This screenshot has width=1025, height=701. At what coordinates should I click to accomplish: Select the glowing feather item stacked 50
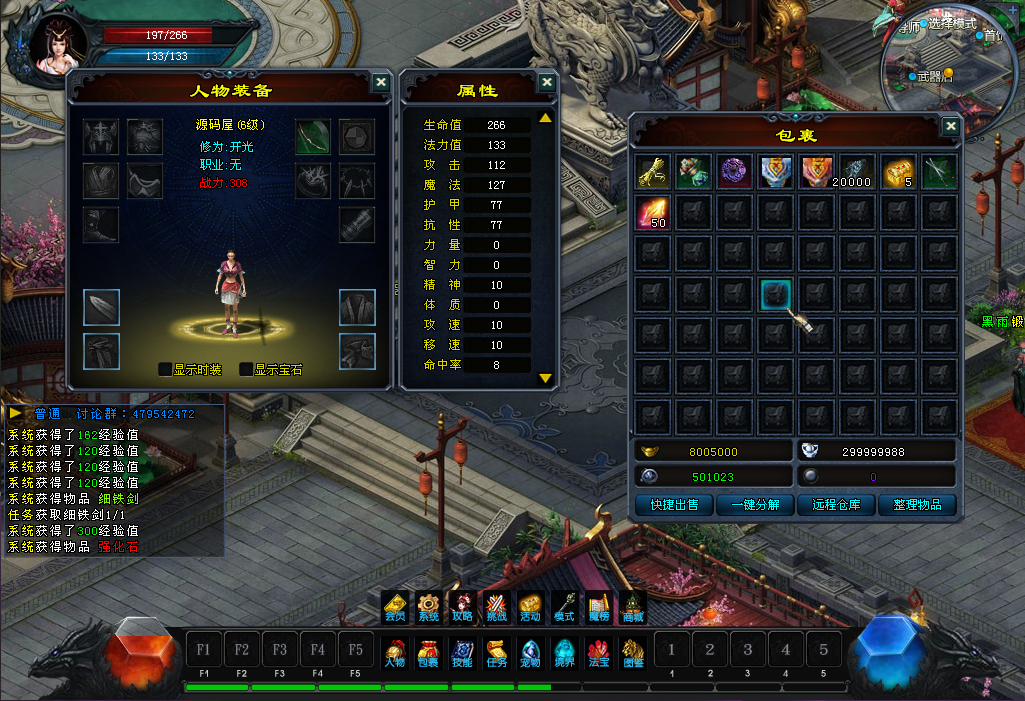(x=652, y=213)
